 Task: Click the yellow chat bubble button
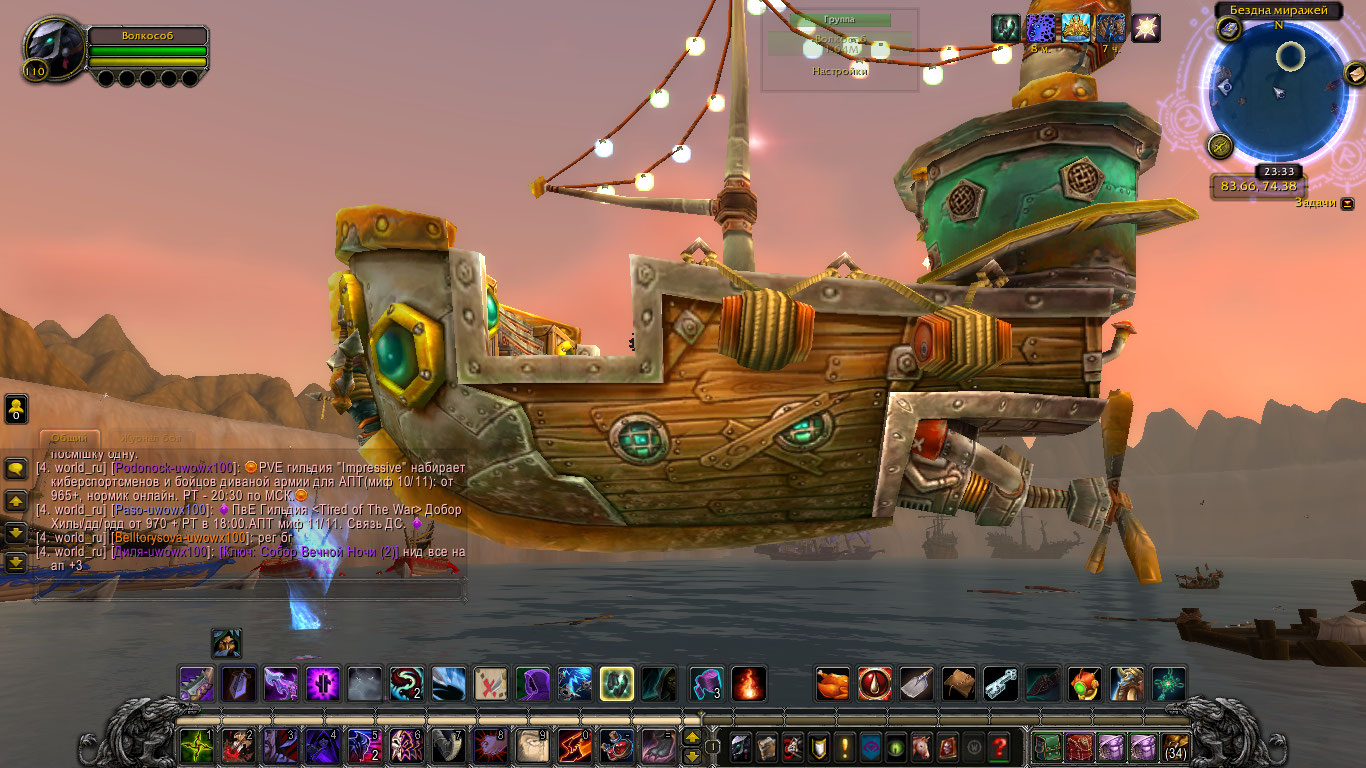pyautogui.click(x=16, y=468)
